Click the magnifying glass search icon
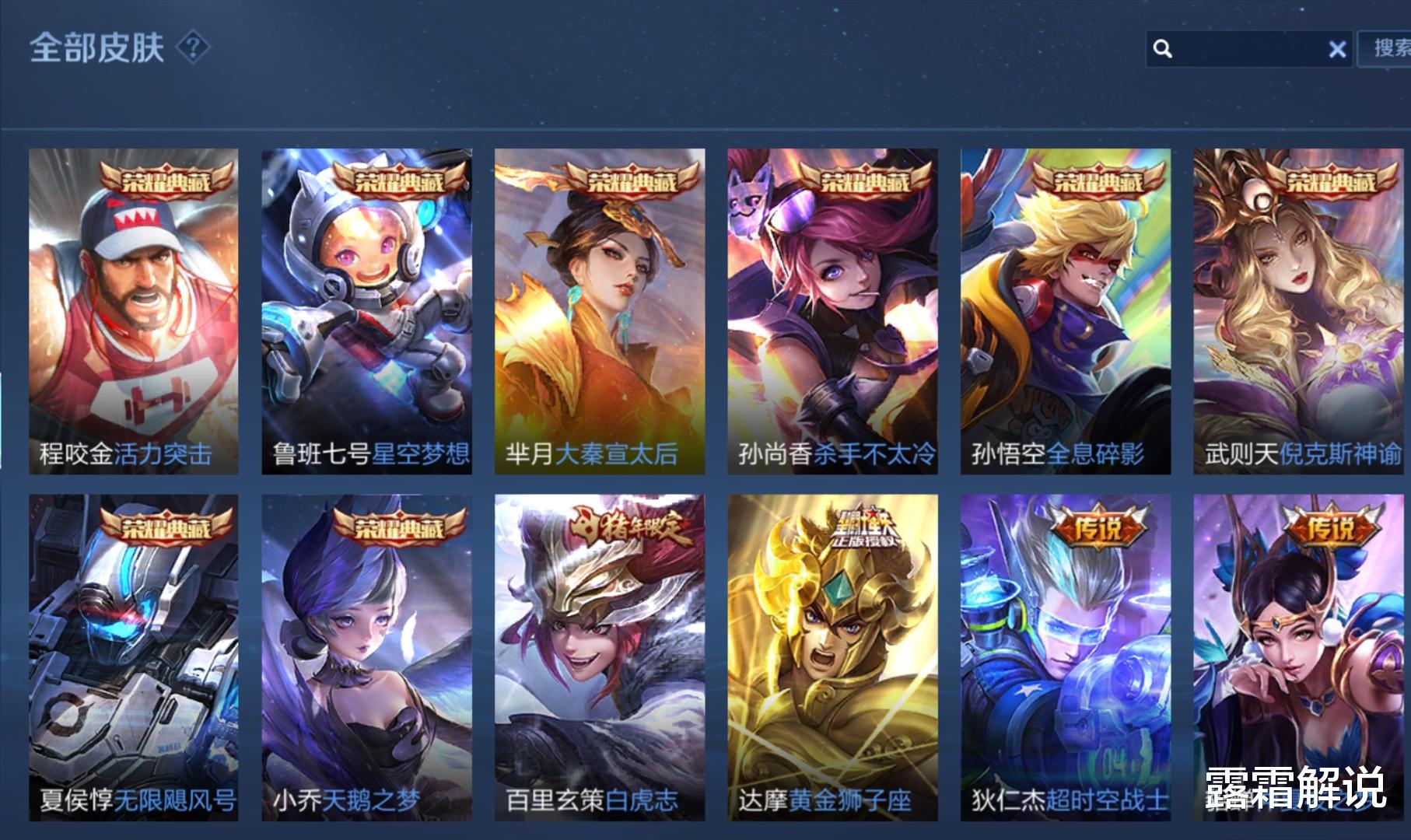Image resolution: width=1411 pixels, height=840 pixels. point(1162,49)
